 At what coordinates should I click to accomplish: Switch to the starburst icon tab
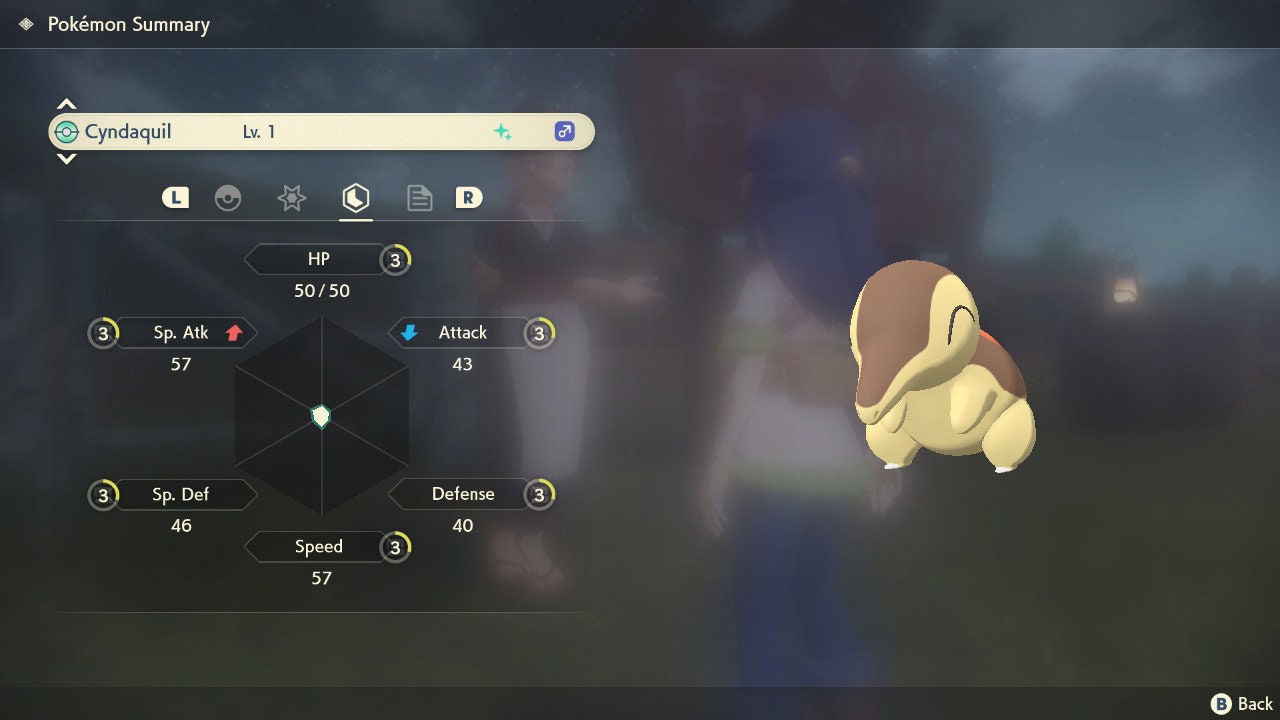pos(291,198)
